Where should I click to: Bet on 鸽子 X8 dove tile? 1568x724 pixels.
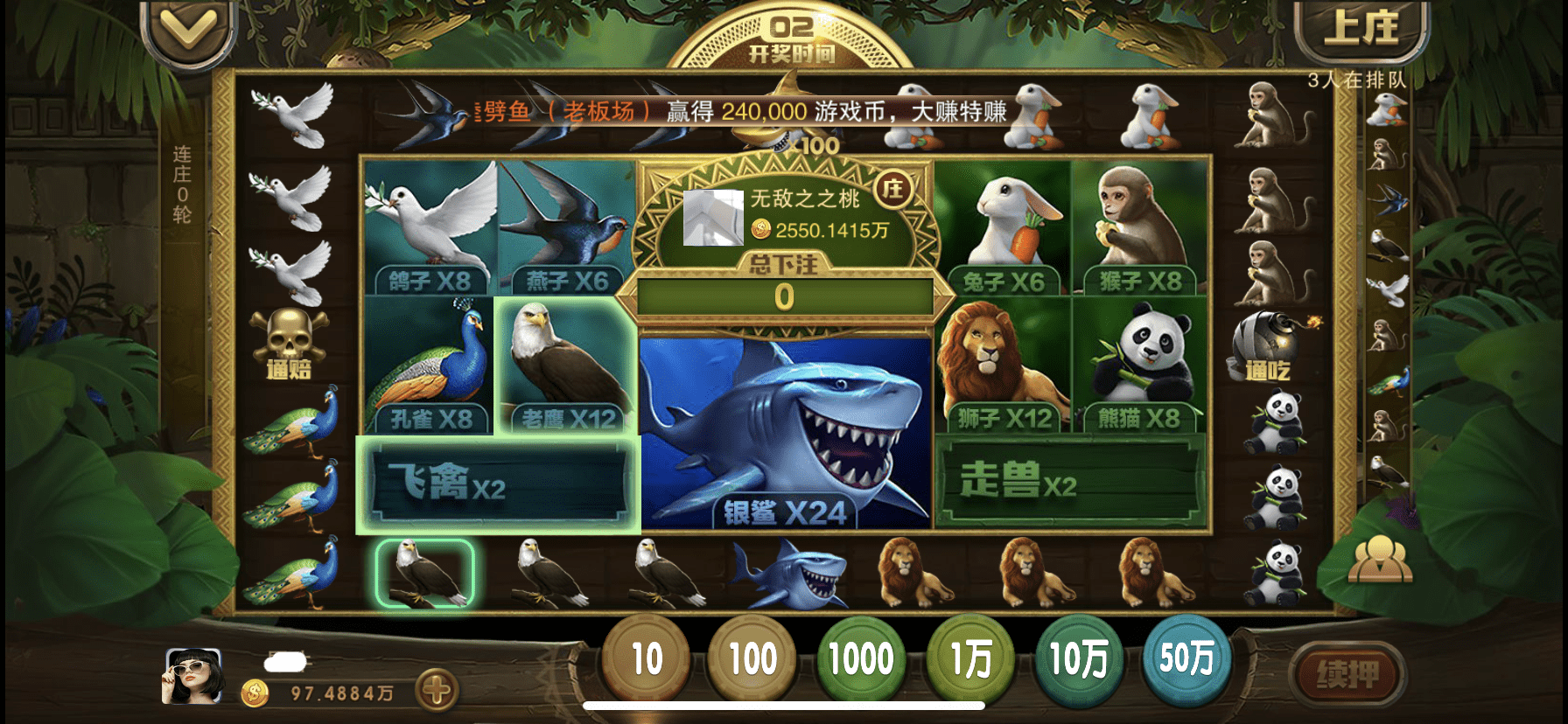pos(430,226)
